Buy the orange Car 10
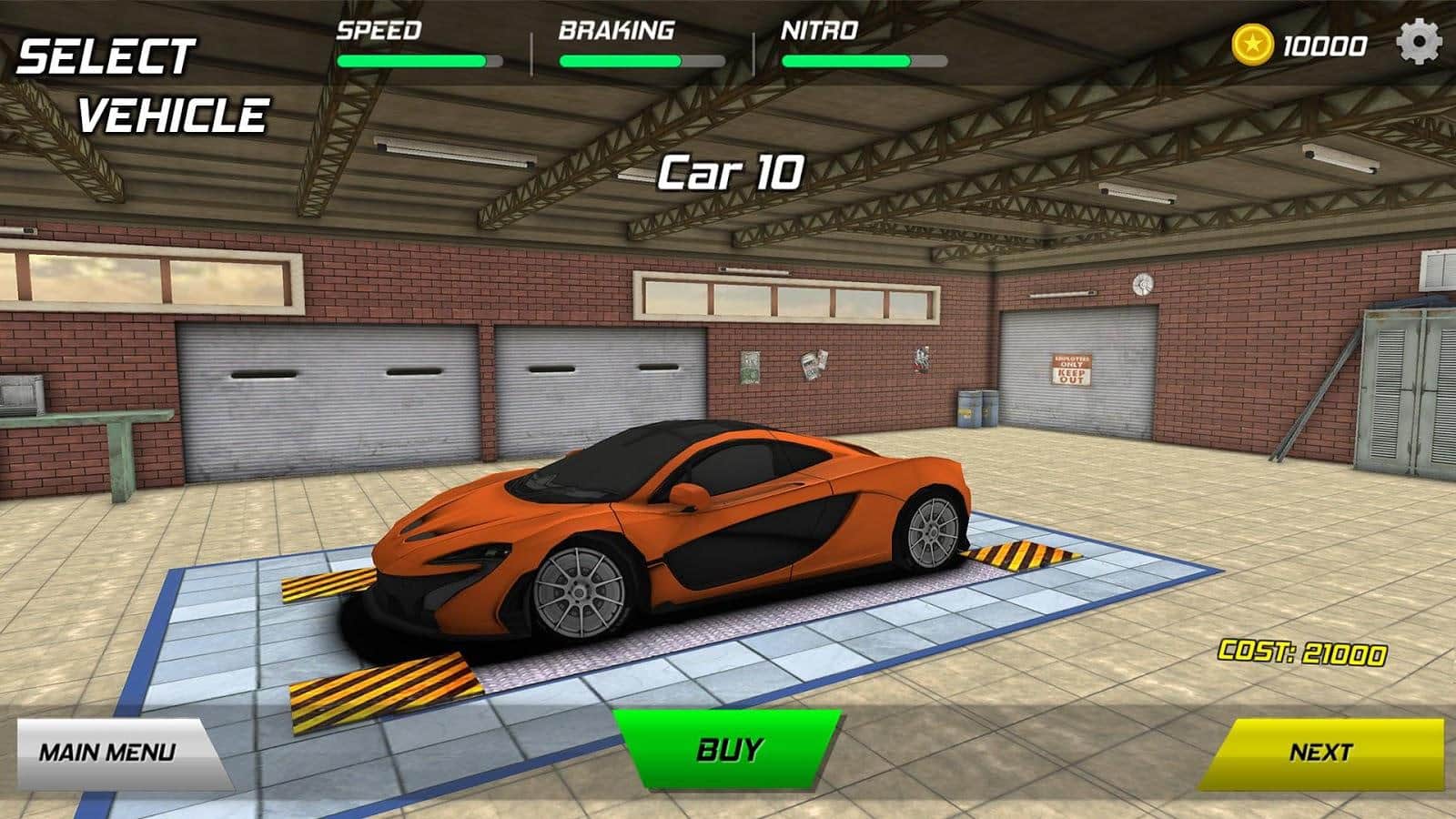The height and width of the screenshot is (819, 1456). coord(728,749)
